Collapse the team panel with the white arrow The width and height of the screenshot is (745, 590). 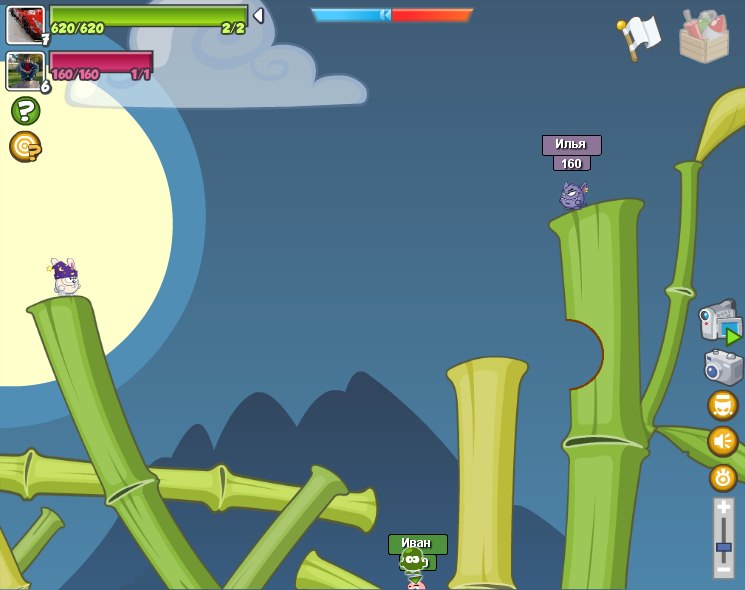coord(258,16)
